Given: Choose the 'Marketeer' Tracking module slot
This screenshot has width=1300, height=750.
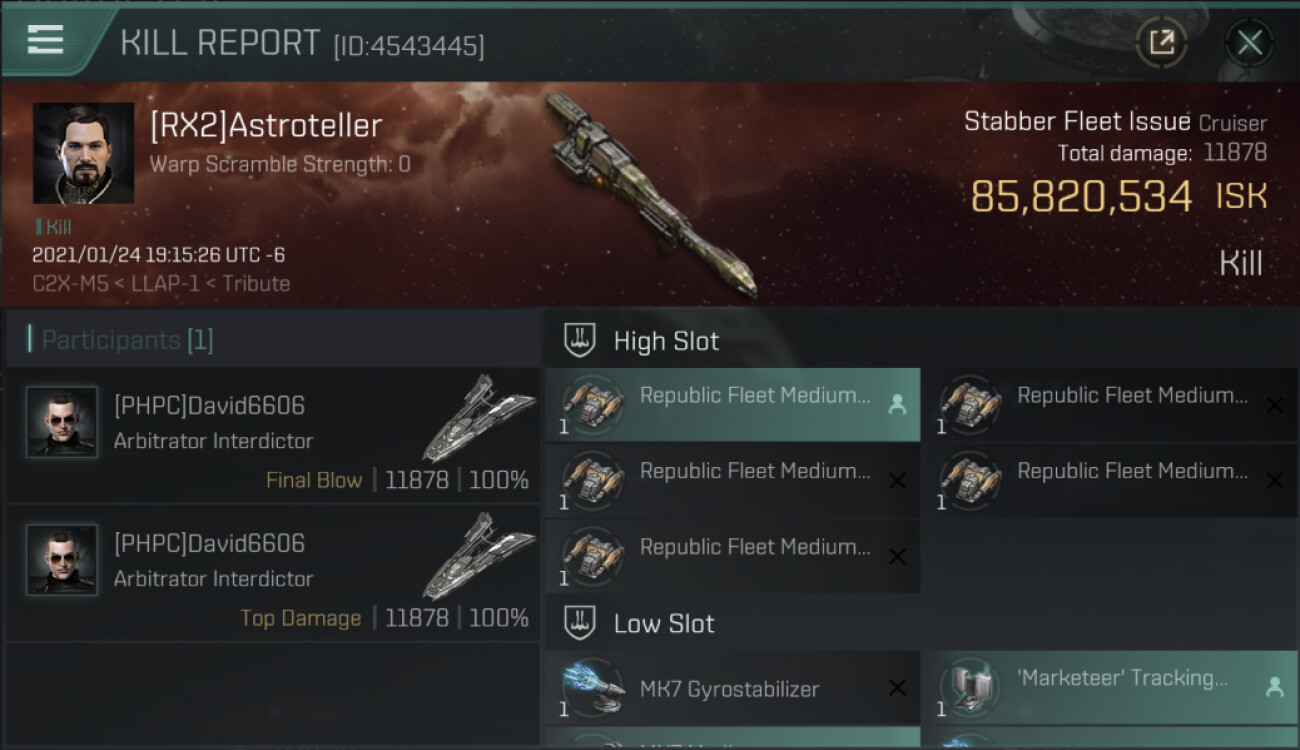Looking at the screenshot, I should coord(1108,688).
